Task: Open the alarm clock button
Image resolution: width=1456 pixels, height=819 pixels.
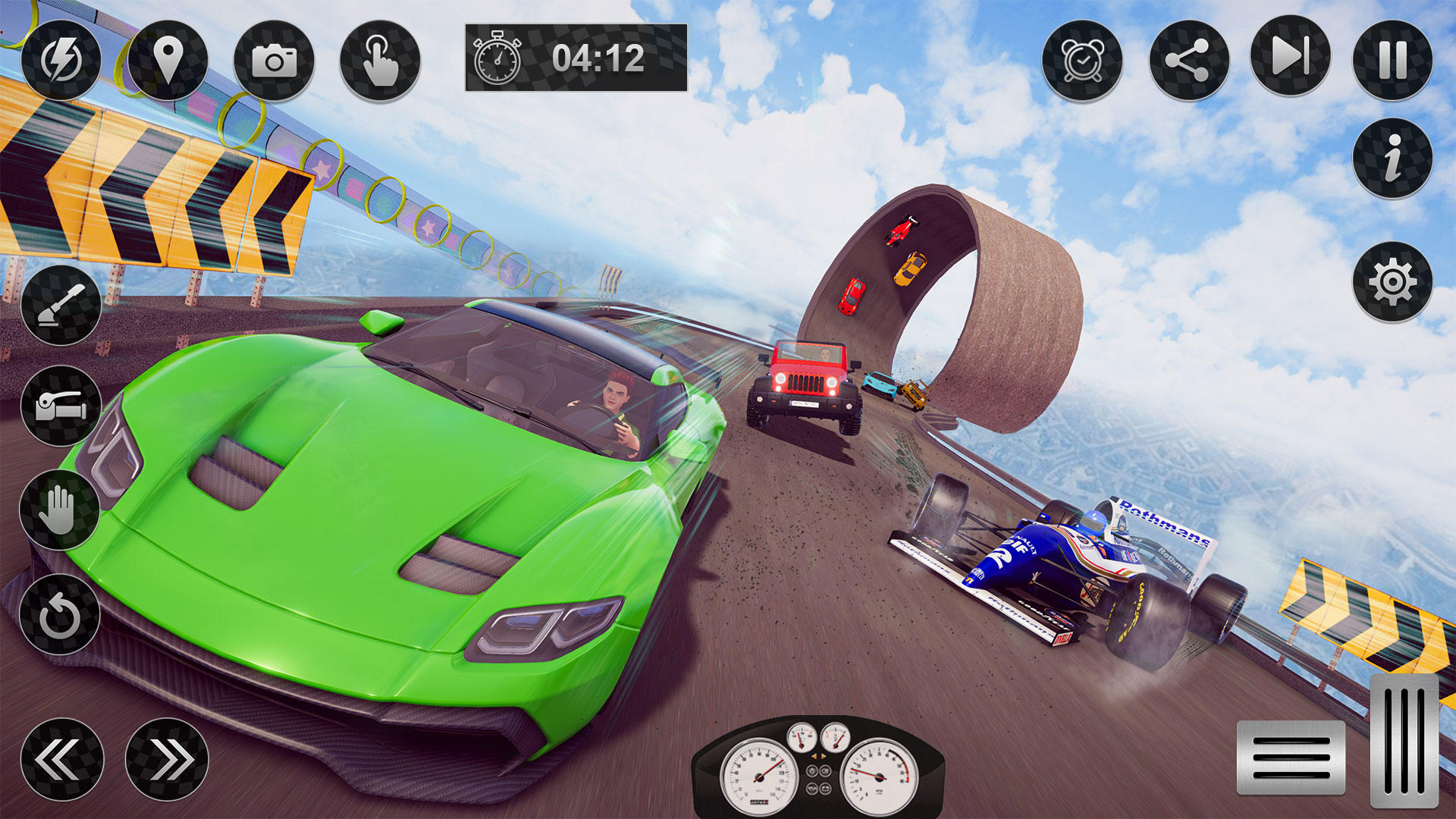Action: click(1082, 60)
